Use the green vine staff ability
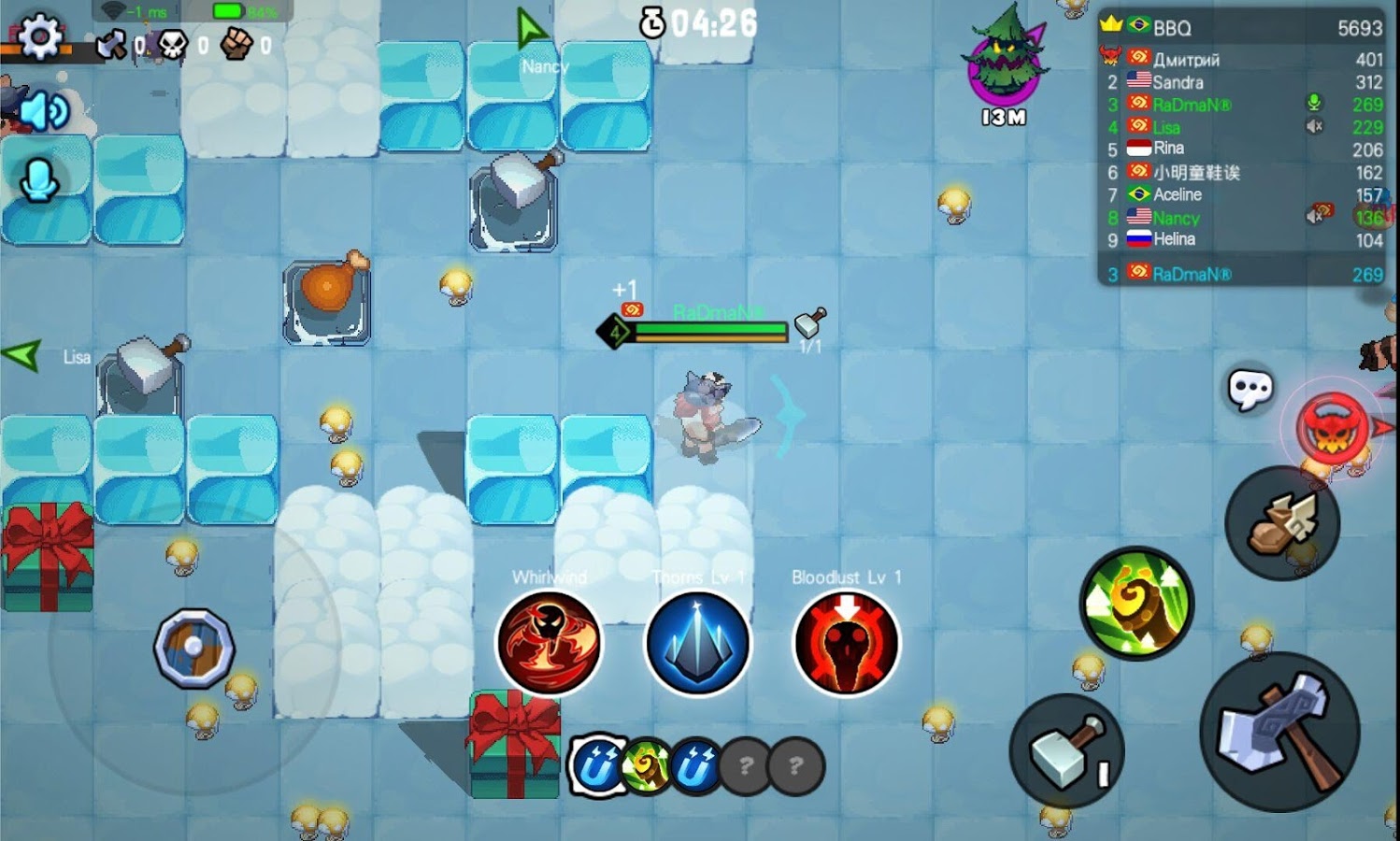Image resolution: width=1400 pixels, height=841 pixels. [1136, 603]
